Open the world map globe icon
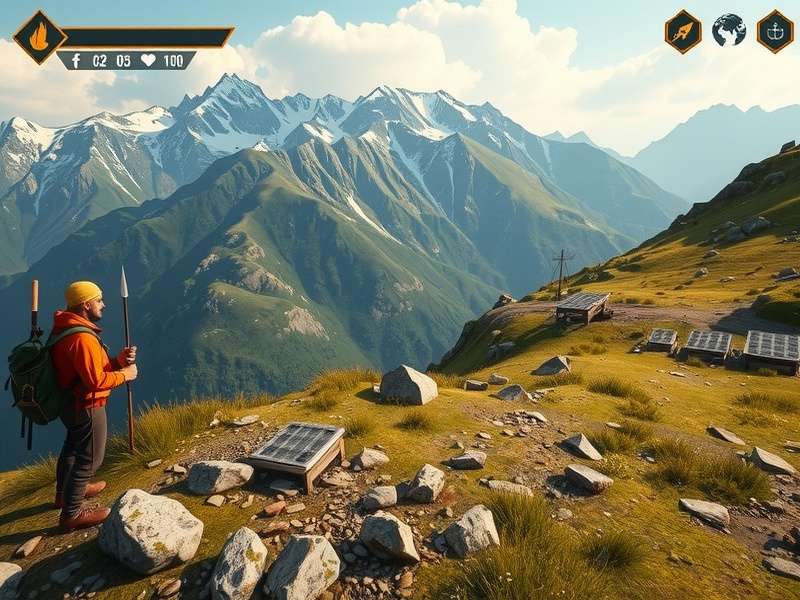The width and height of the screenshot is (800, 600). tap(729, 30)
